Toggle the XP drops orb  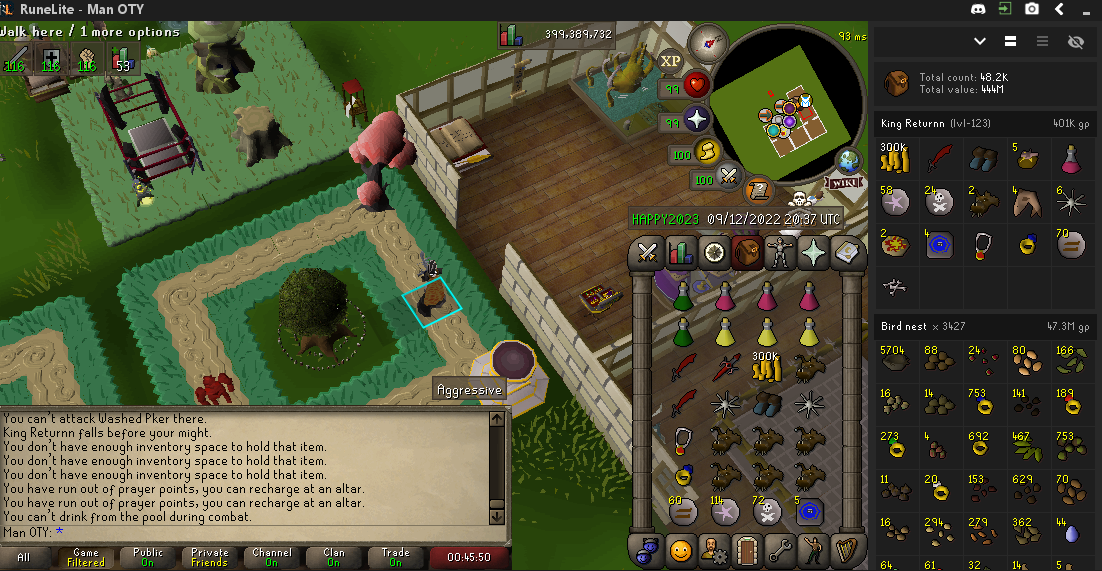point(670,61)
